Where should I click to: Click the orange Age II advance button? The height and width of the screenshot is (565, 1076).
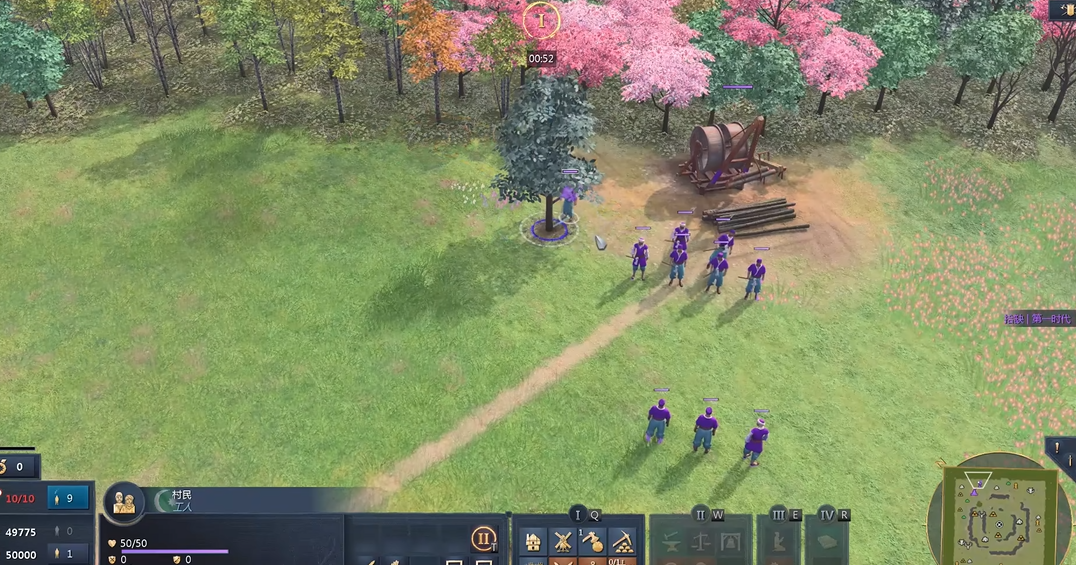point(484,538)
